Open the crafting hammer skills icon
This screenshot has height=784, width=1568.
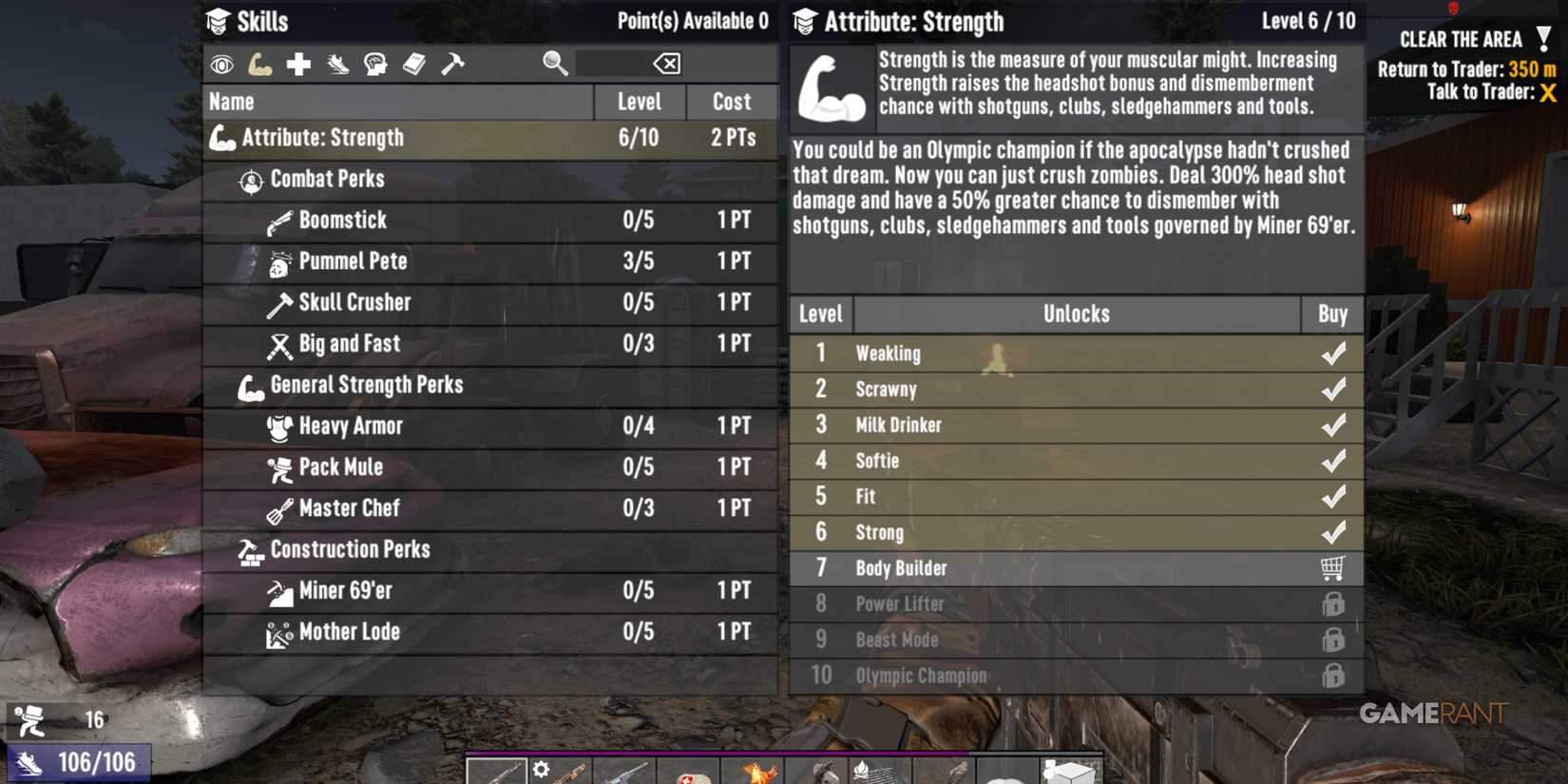pyautogui.click(x=455, y=63)
